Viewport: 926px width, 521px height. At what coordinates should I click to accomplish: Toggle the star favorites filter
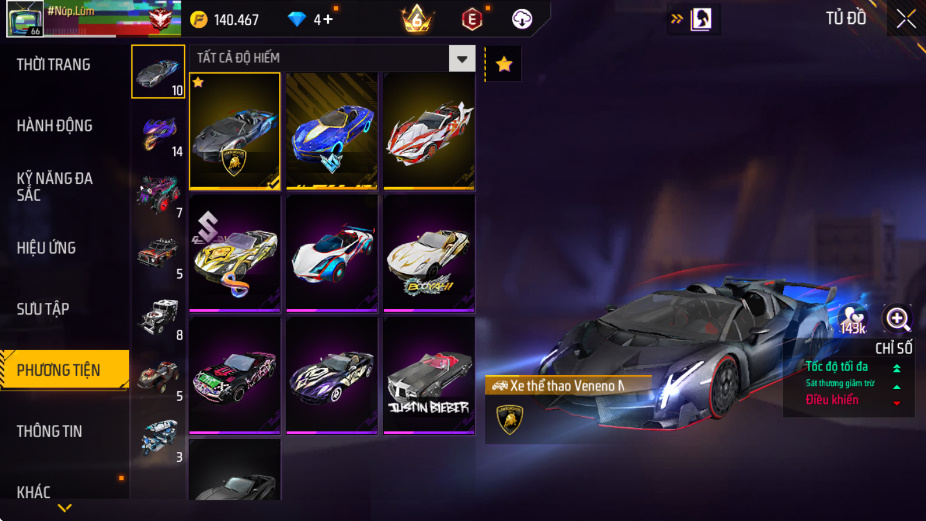504,65
